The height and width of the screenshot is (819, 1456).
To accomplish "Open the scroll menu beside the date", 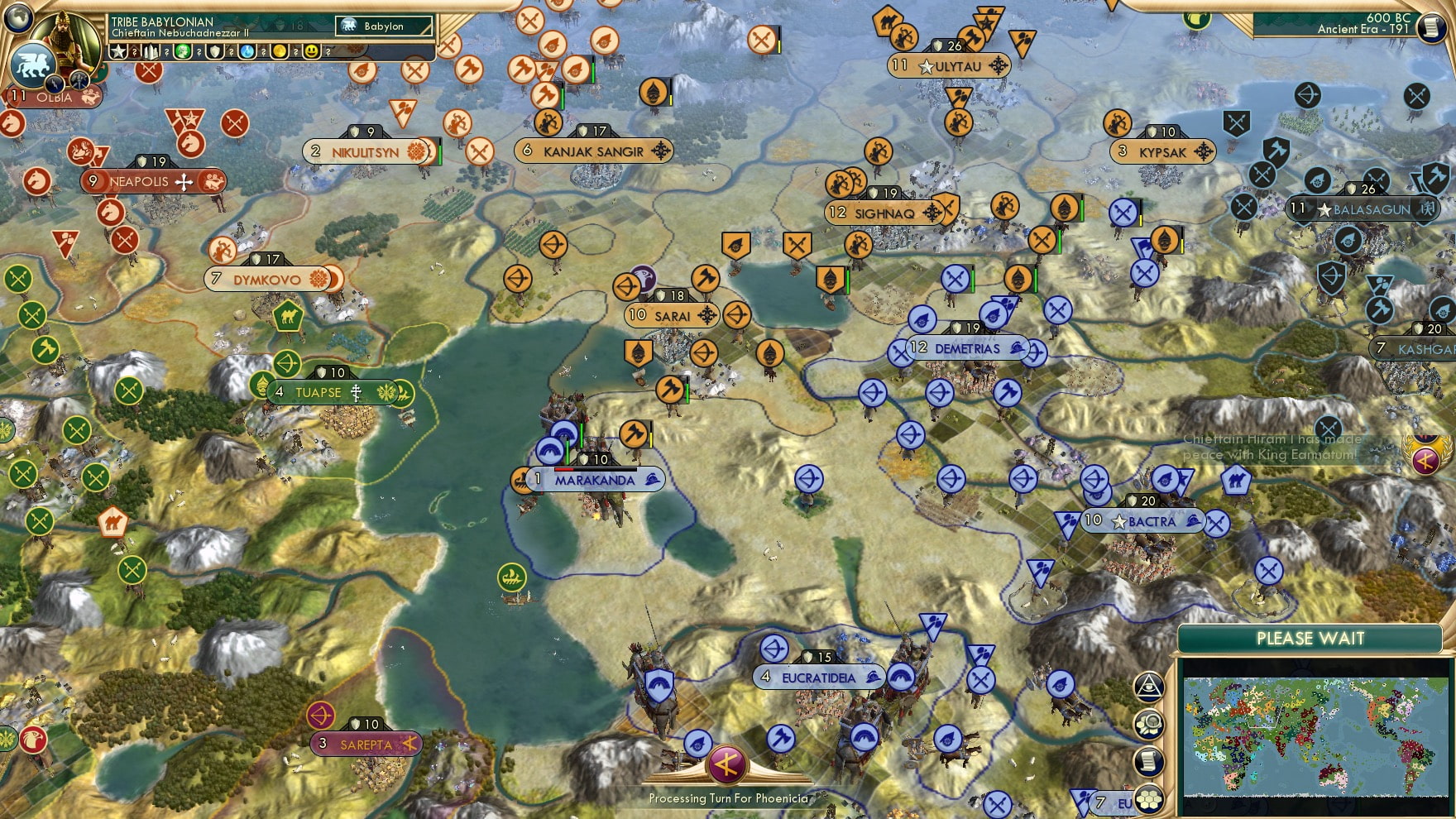I will click(1430, 27).
